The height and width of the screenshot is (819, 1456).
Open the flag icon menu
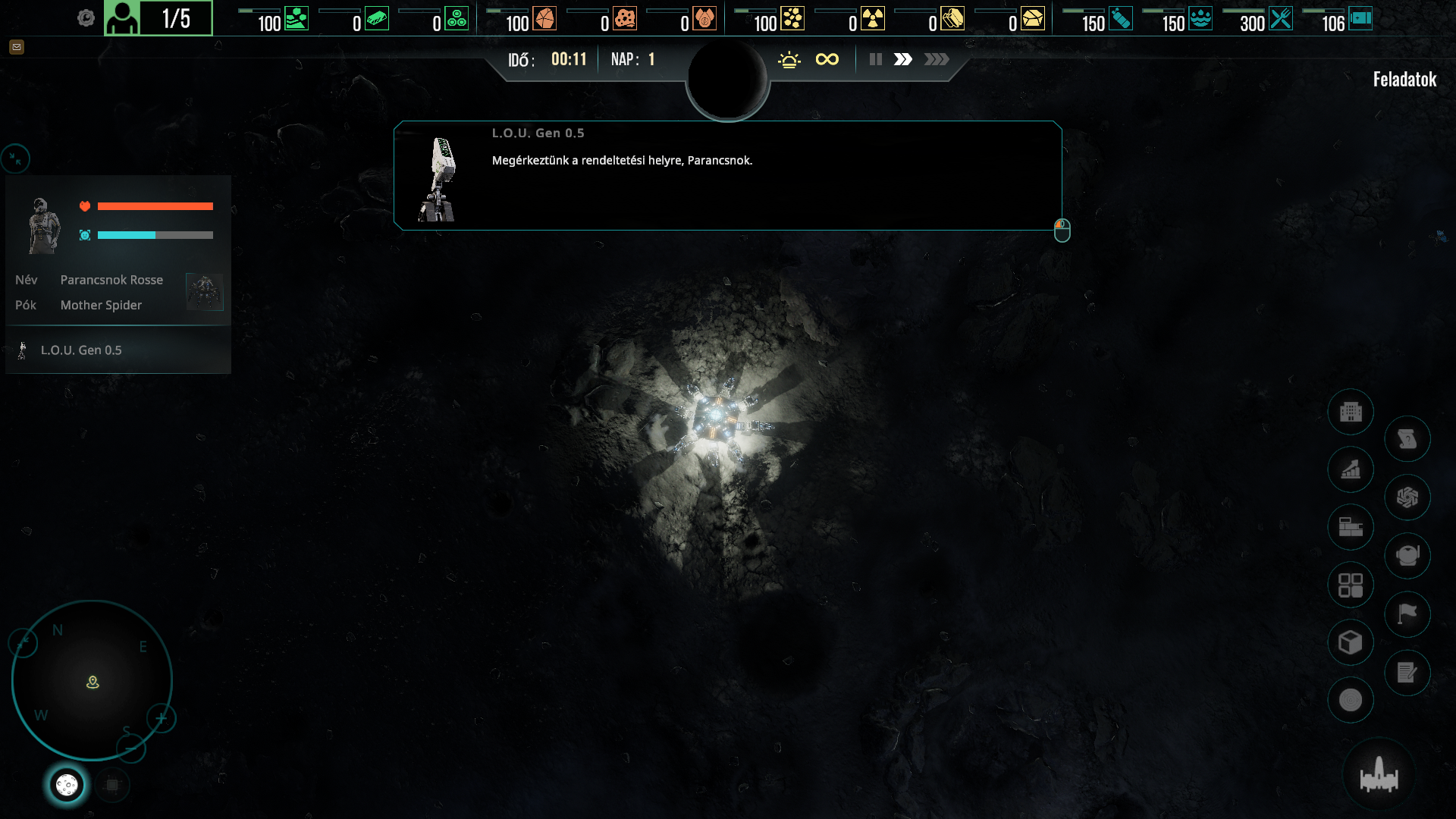(x=1407, y=614)
